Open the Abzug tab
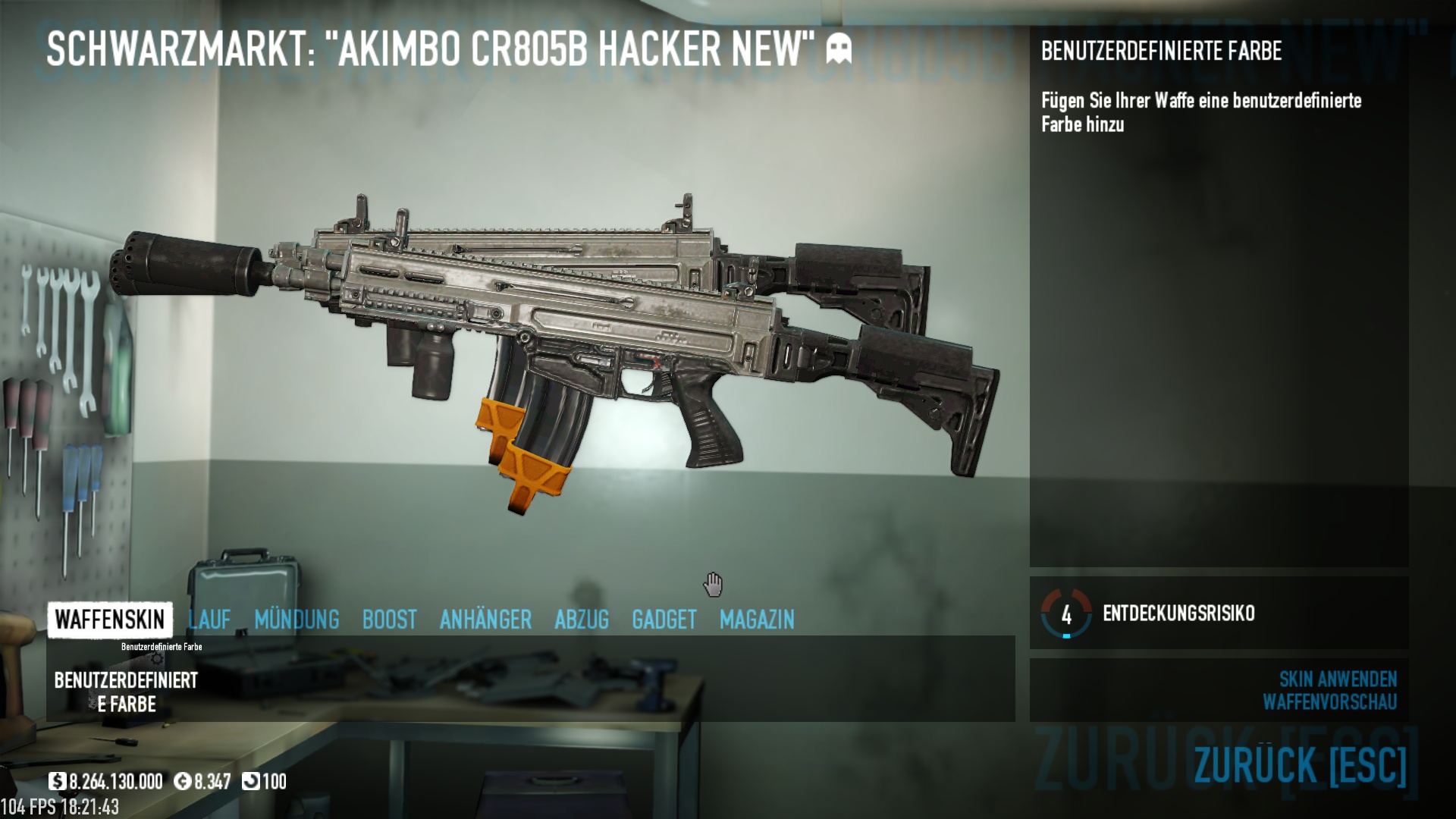This screenshot has width=1456, height=819. [x=582, y=620]
